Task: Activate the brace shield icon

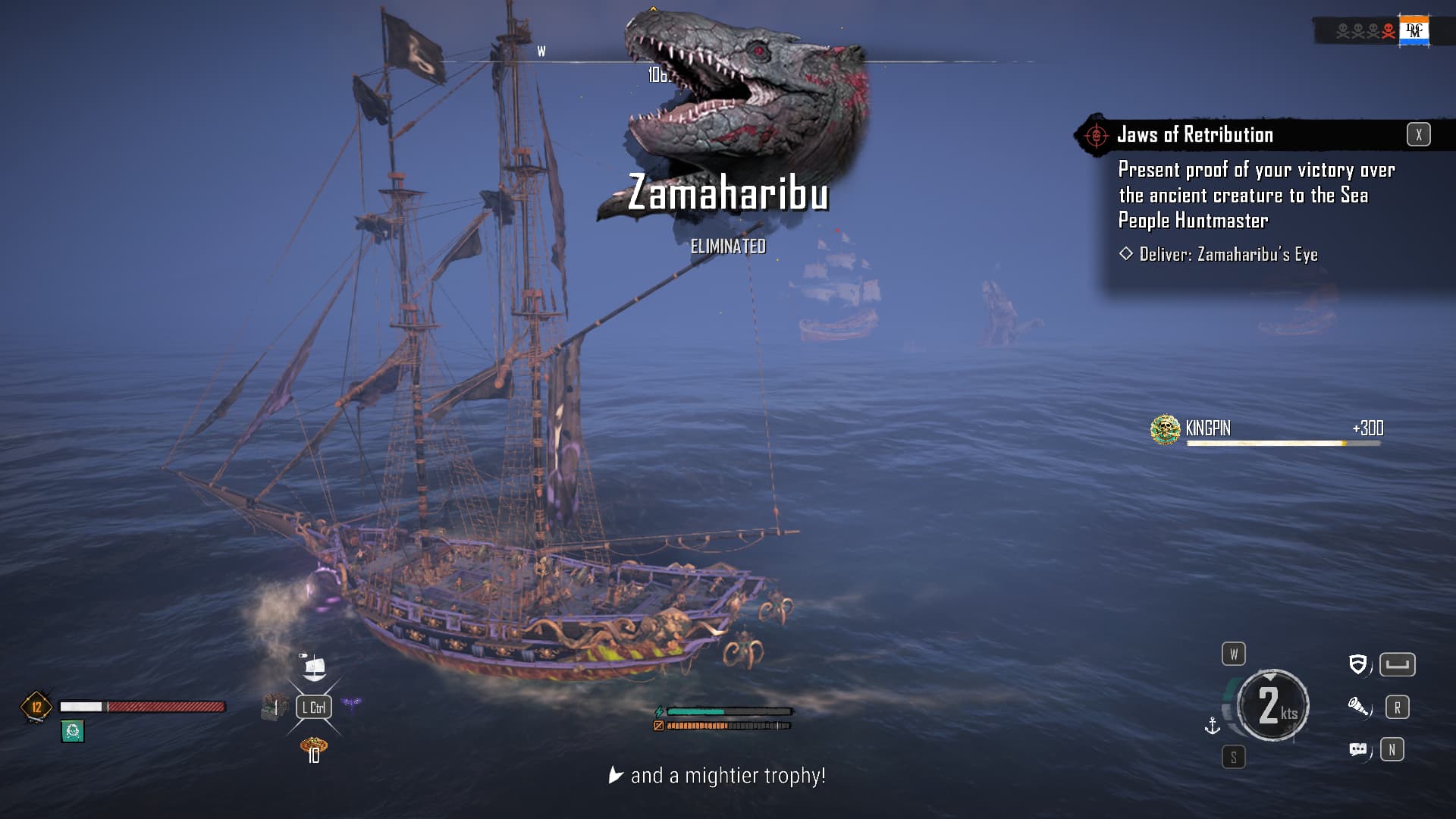Action: click(1357, 664)
